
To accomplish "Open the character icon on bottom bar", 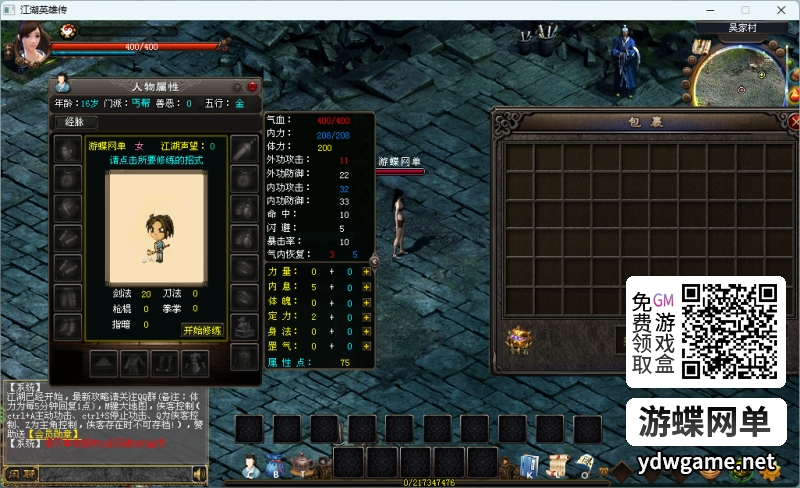I will click(x=249, y=465).
